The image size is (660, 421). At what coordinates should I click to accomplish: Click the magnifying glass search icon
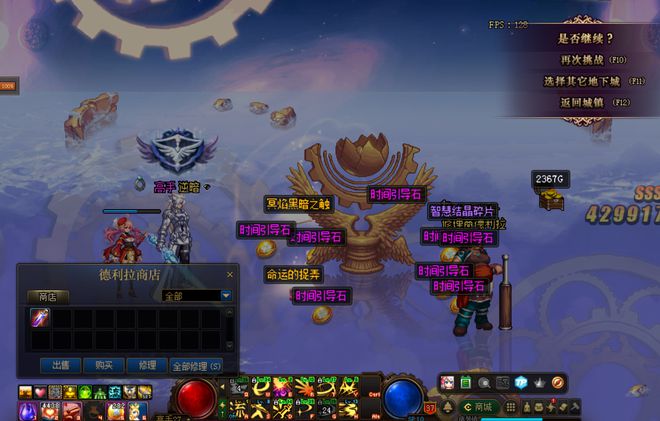click(484, 382)
